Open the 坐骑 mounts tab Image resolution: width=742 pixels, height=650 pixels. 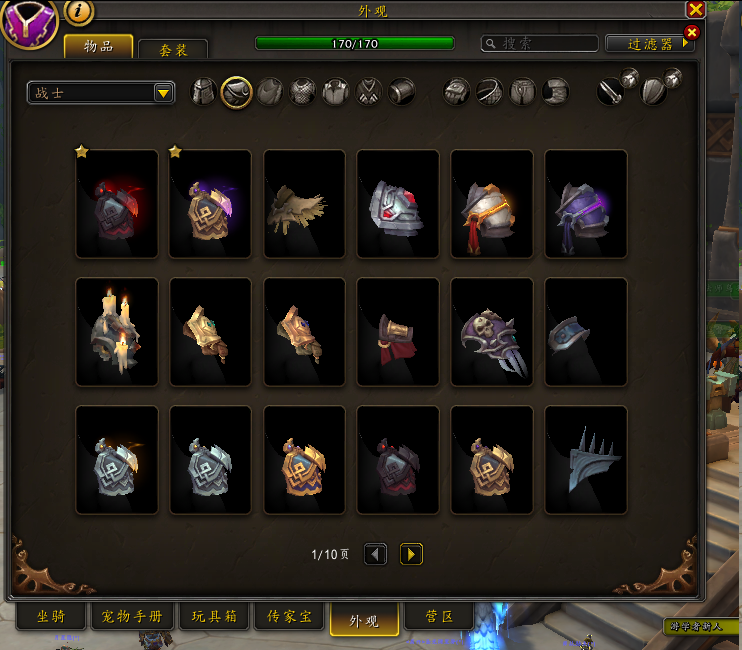tap(50, 616)
